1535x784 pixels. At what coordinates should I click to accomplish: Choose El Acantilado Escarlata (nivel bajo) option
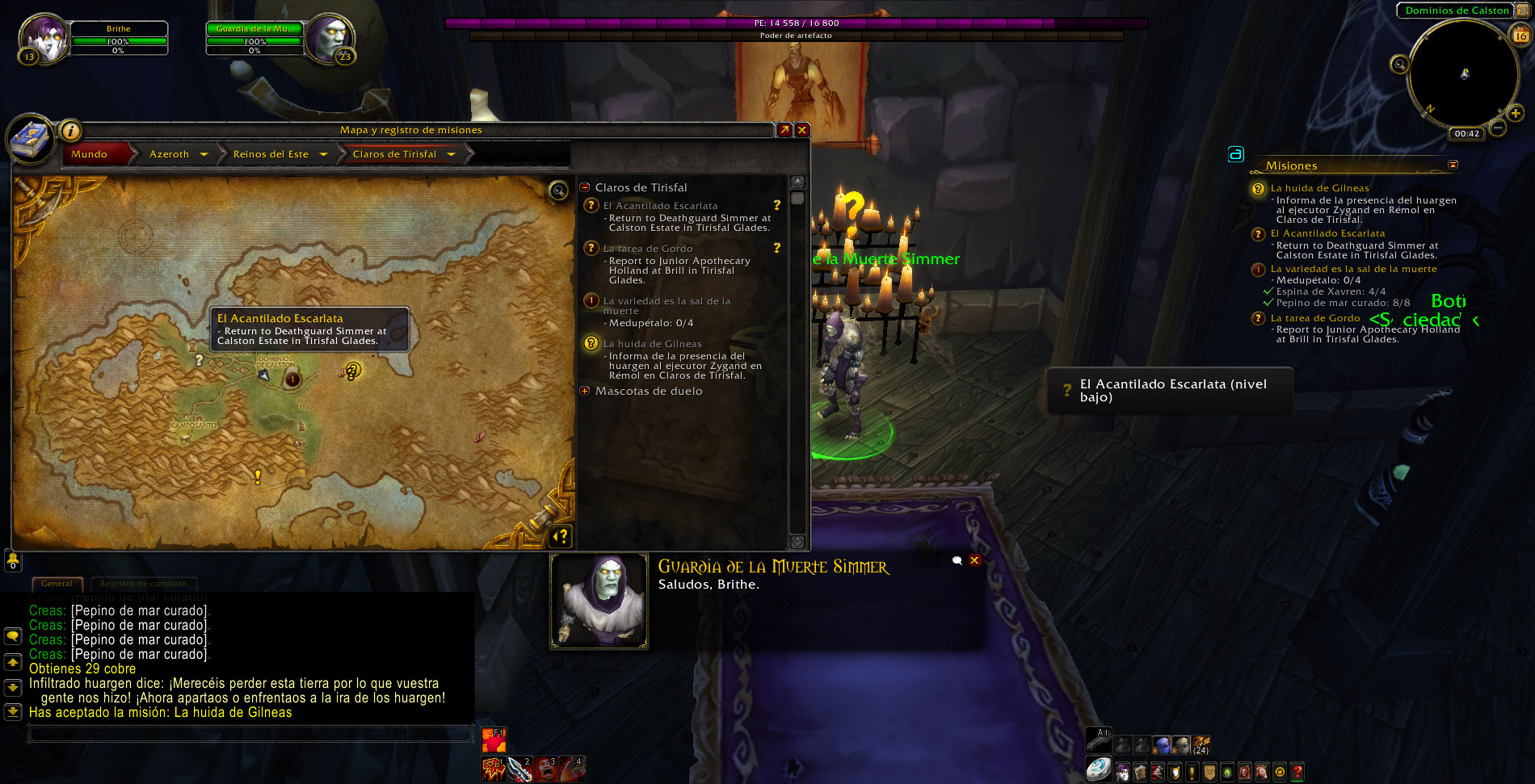coord(1170,391)
